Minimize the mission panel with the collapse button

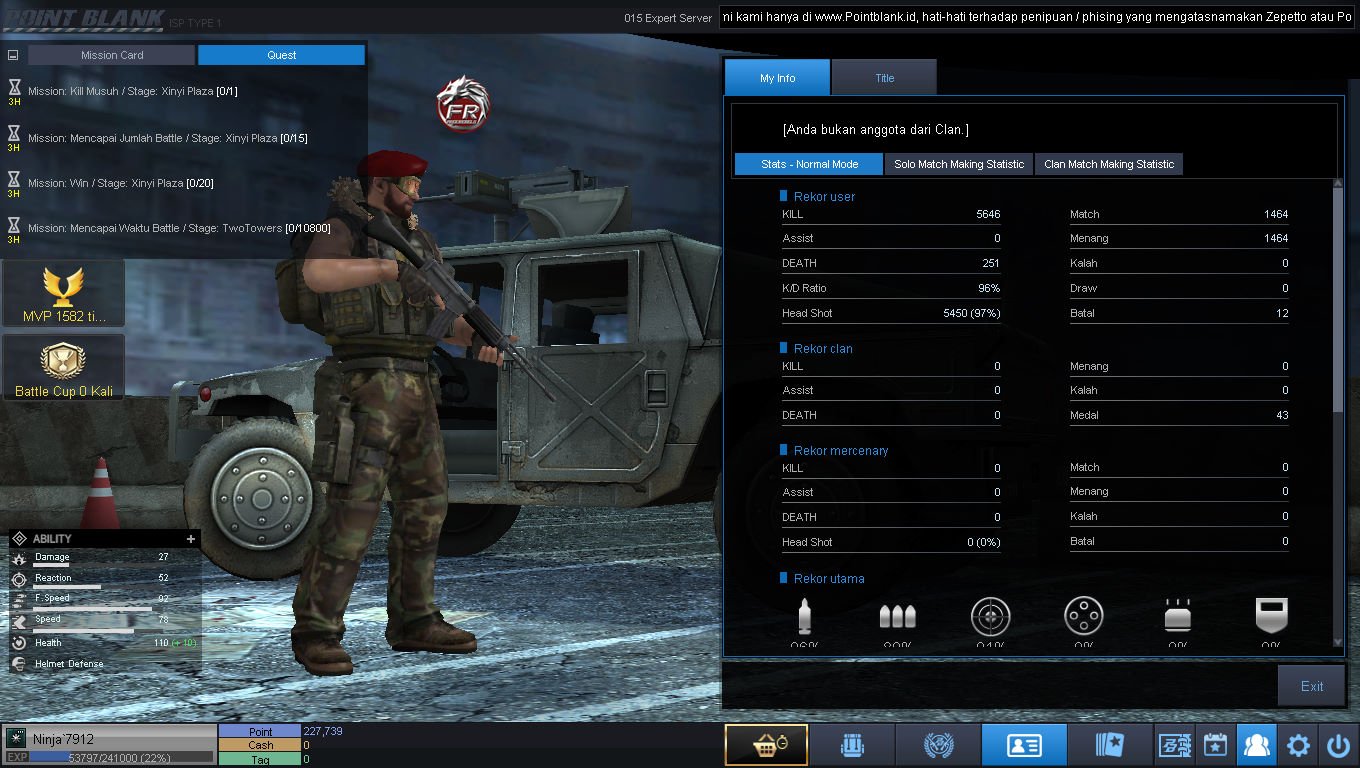click(13, 55)
